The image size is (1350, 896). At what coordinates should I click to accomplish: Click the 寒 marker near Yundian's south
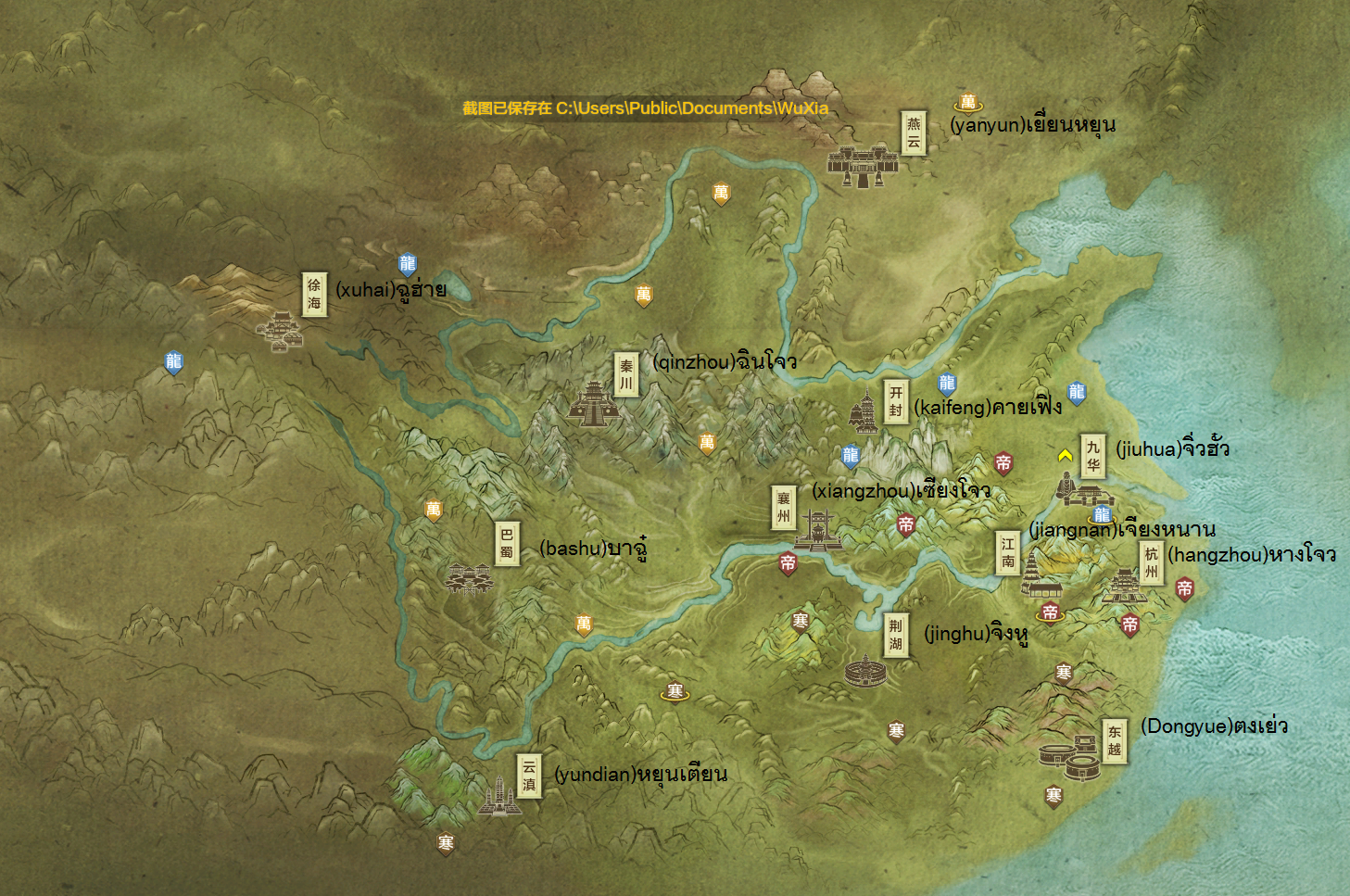coord(445,841)
